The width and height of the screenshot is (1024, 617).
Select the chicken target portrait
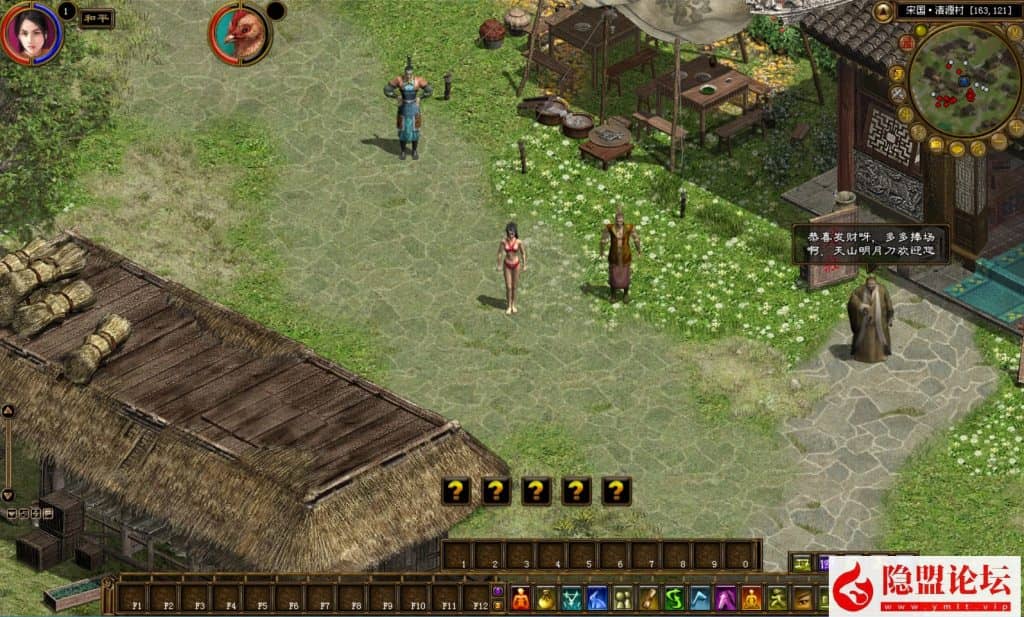coord(239,35)
